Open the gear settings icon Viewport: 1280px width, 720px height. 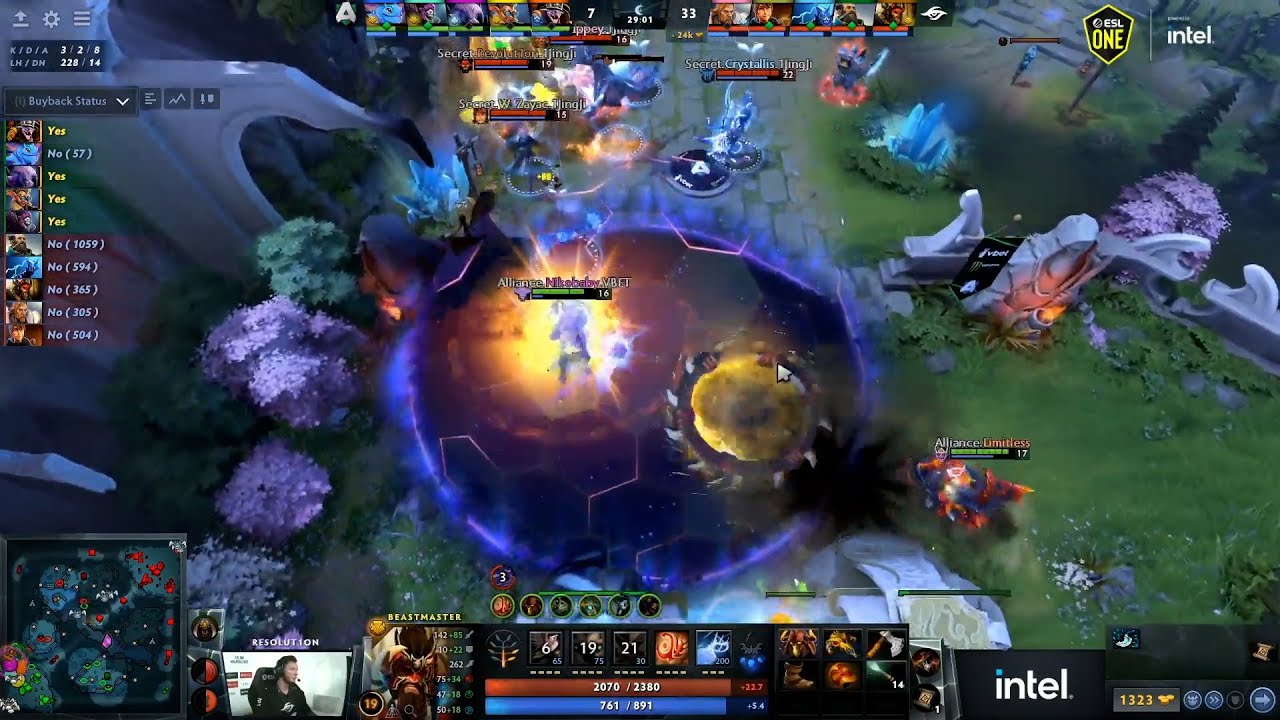pos(51,19)
